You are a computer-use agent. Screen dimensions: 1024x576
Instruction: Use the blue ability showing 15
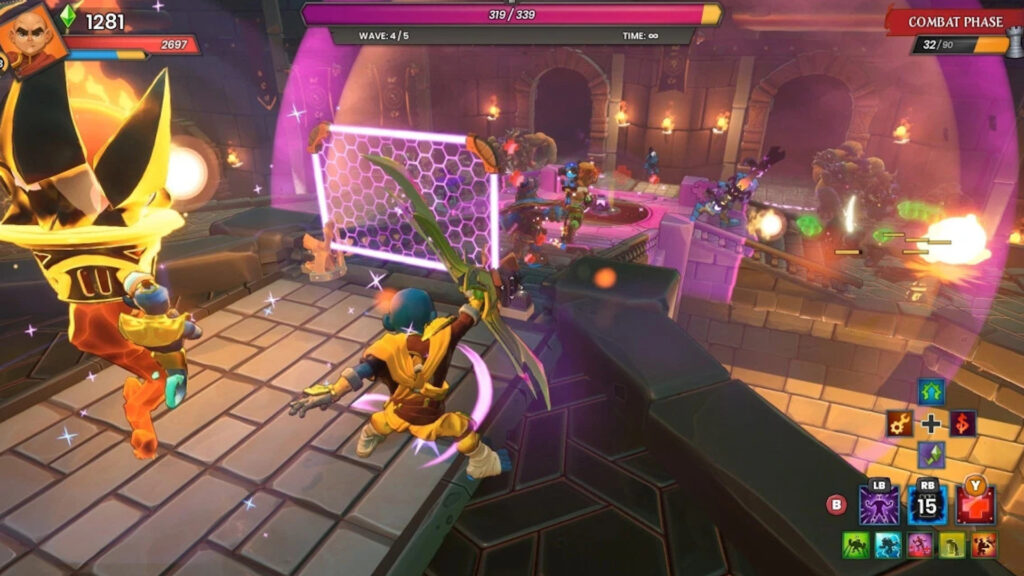coord(927,505)
